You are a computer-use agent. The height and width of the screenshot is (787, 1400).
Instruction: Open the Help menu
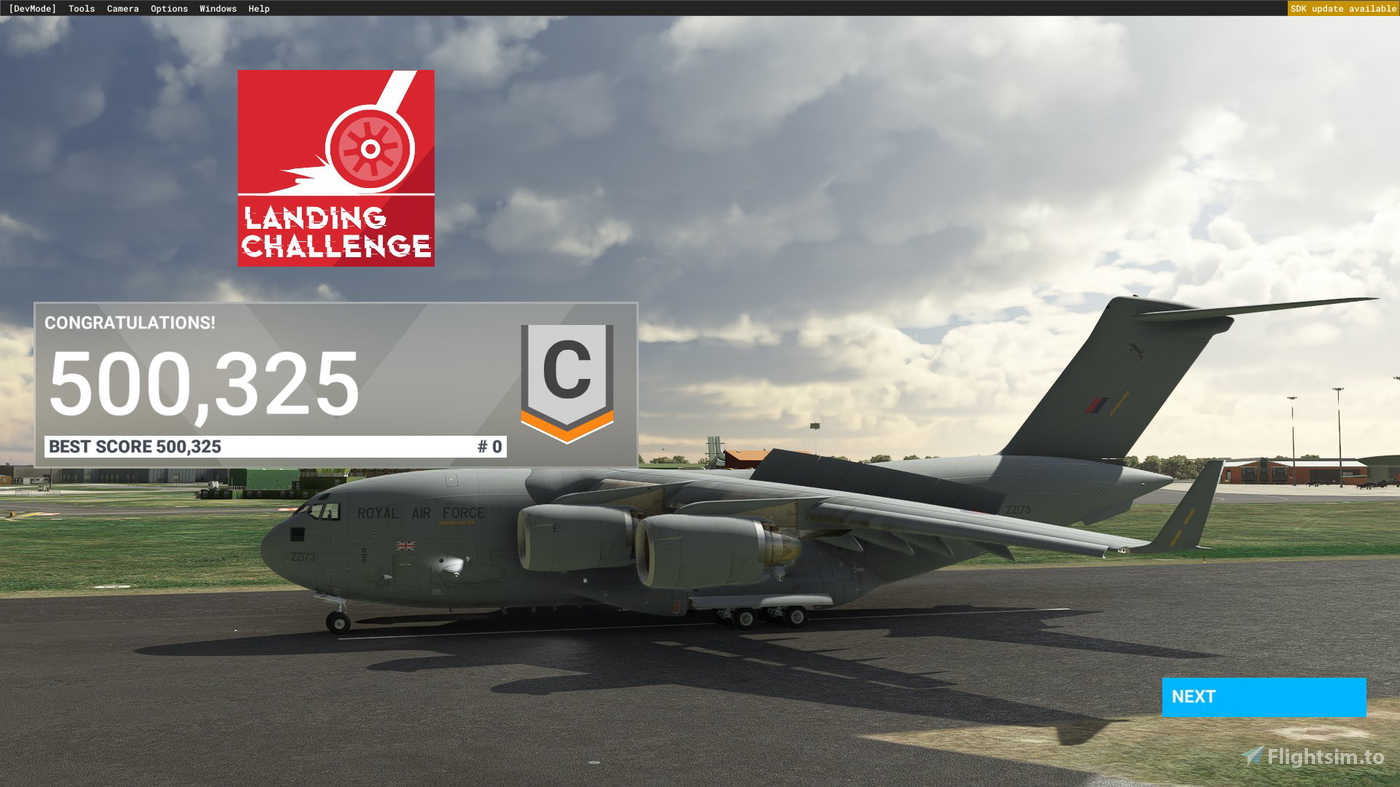pos(258,8)
